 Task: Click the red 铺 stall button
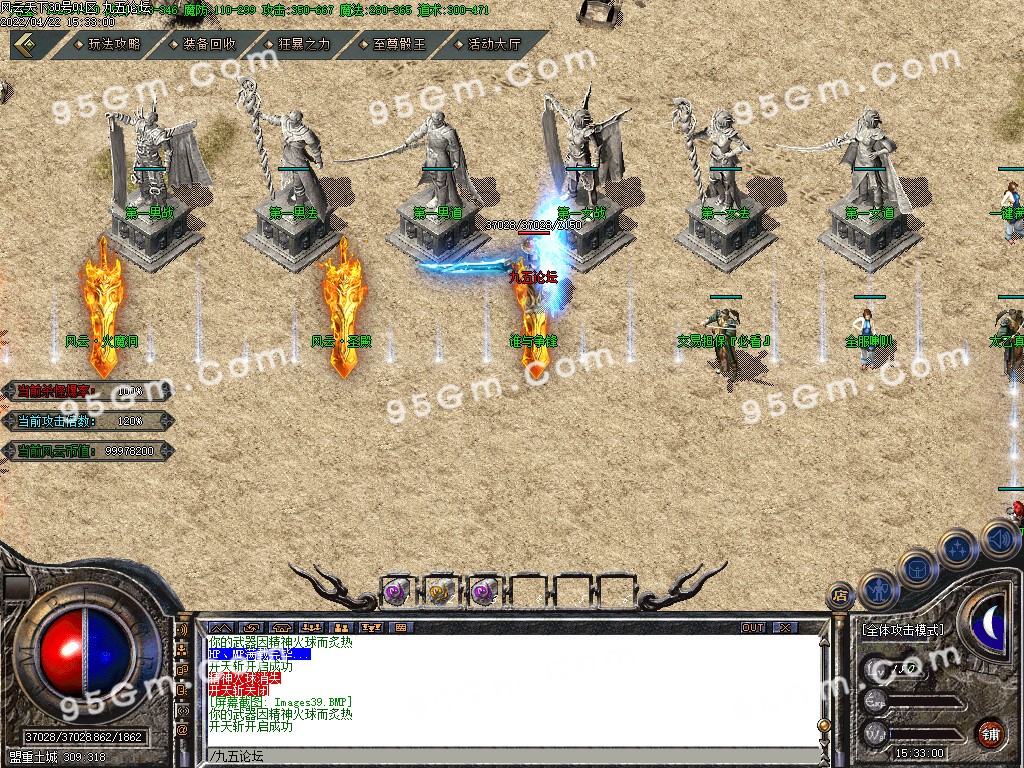990,733
